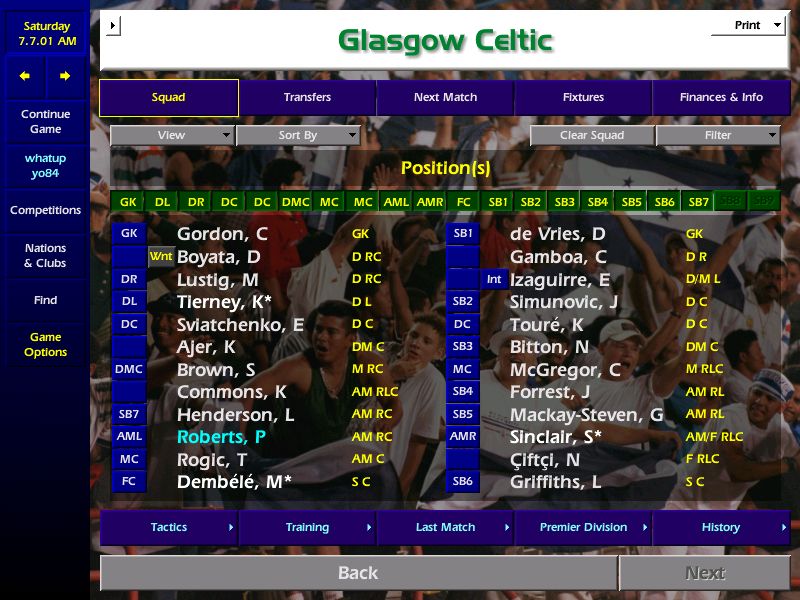Select player Roberts, P
Image resolution: width=800 pixels, height=600 pixels.
coord(222,437)
